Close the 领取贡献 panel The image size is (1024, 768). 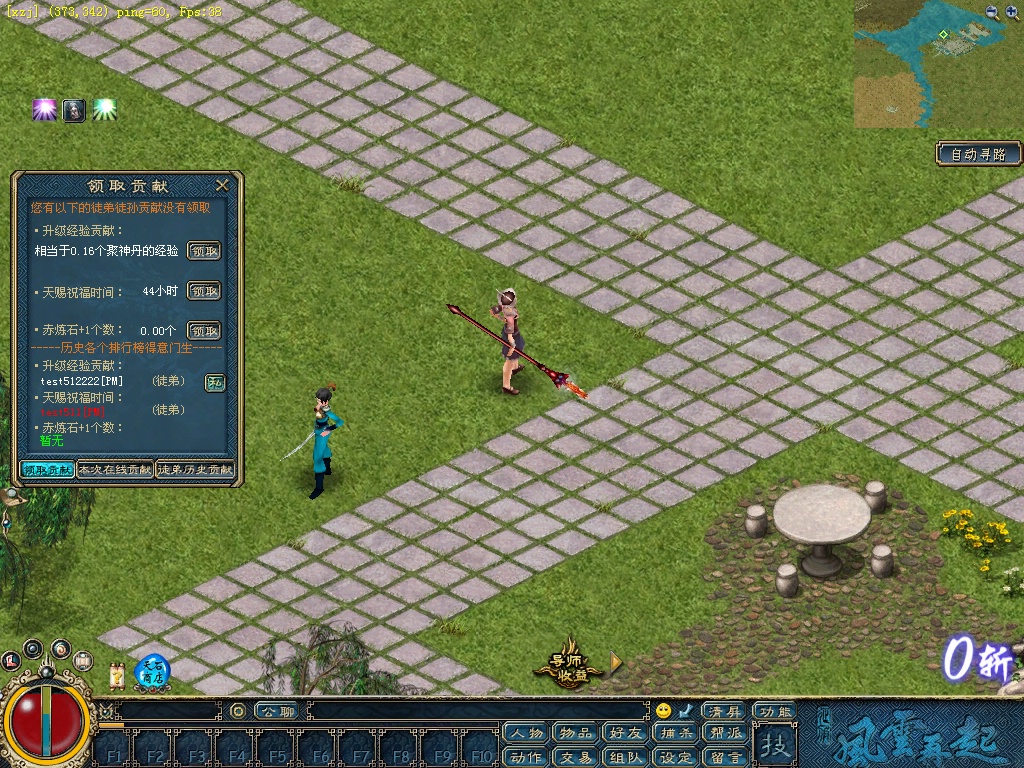coord(222,185)
